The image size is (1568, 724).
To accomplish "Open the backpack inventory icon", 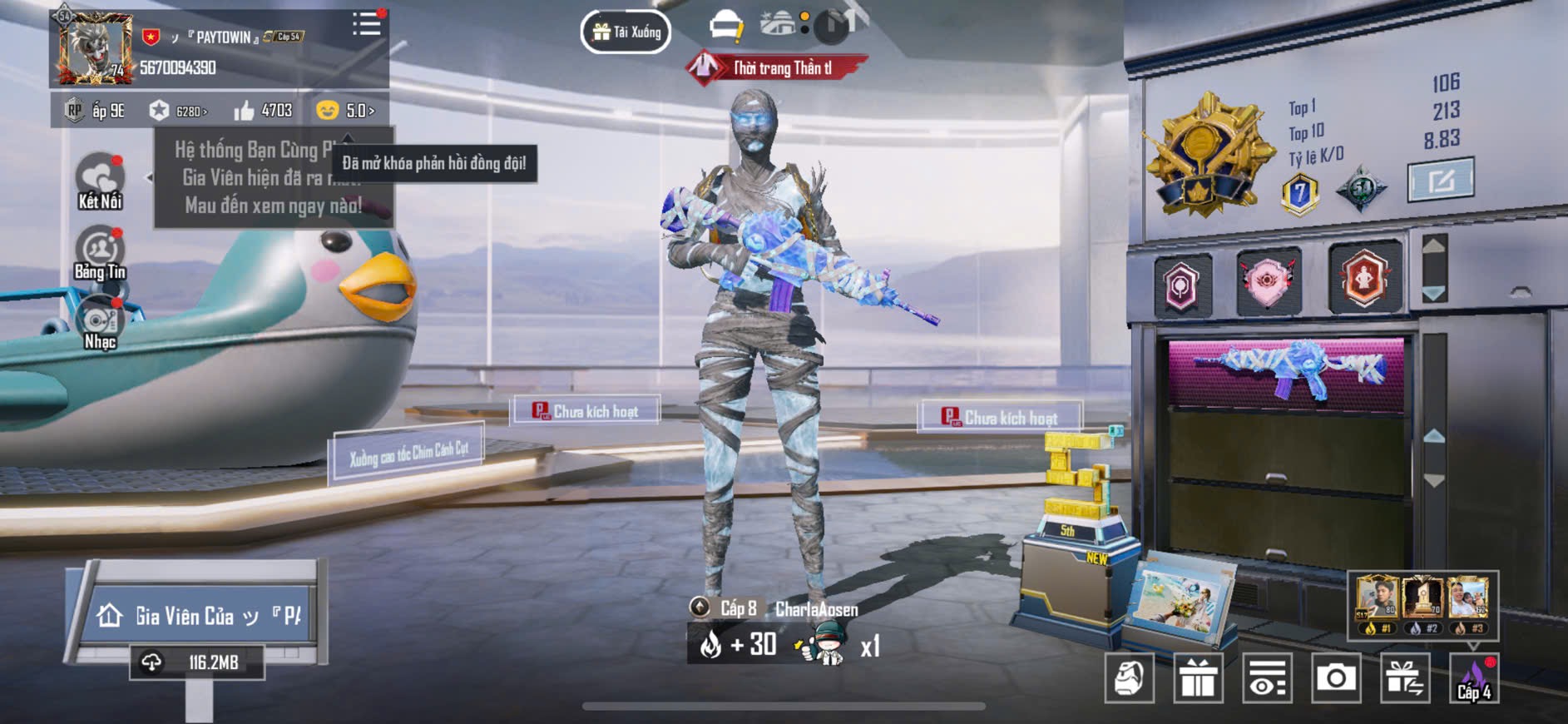I will point(1129,678).
